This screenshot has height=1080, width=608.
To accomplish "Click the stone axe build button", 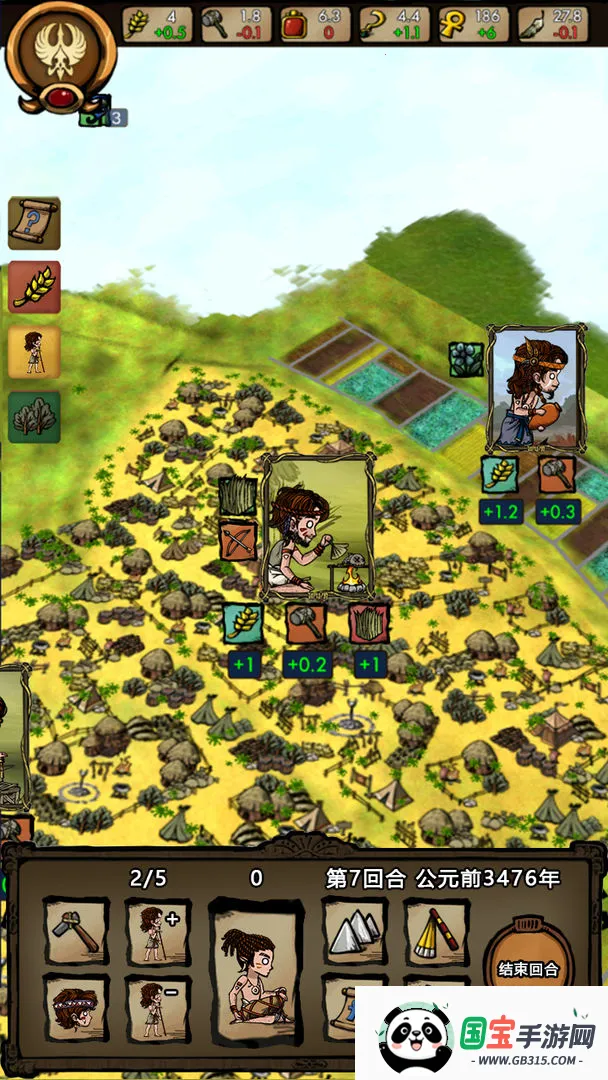I will [76, 931].
